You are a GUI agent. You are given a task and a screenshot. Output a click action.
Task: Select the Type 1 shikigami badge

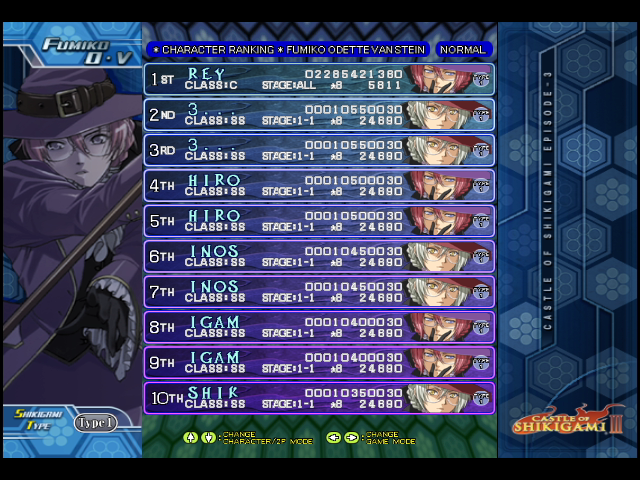pos(96,422)
